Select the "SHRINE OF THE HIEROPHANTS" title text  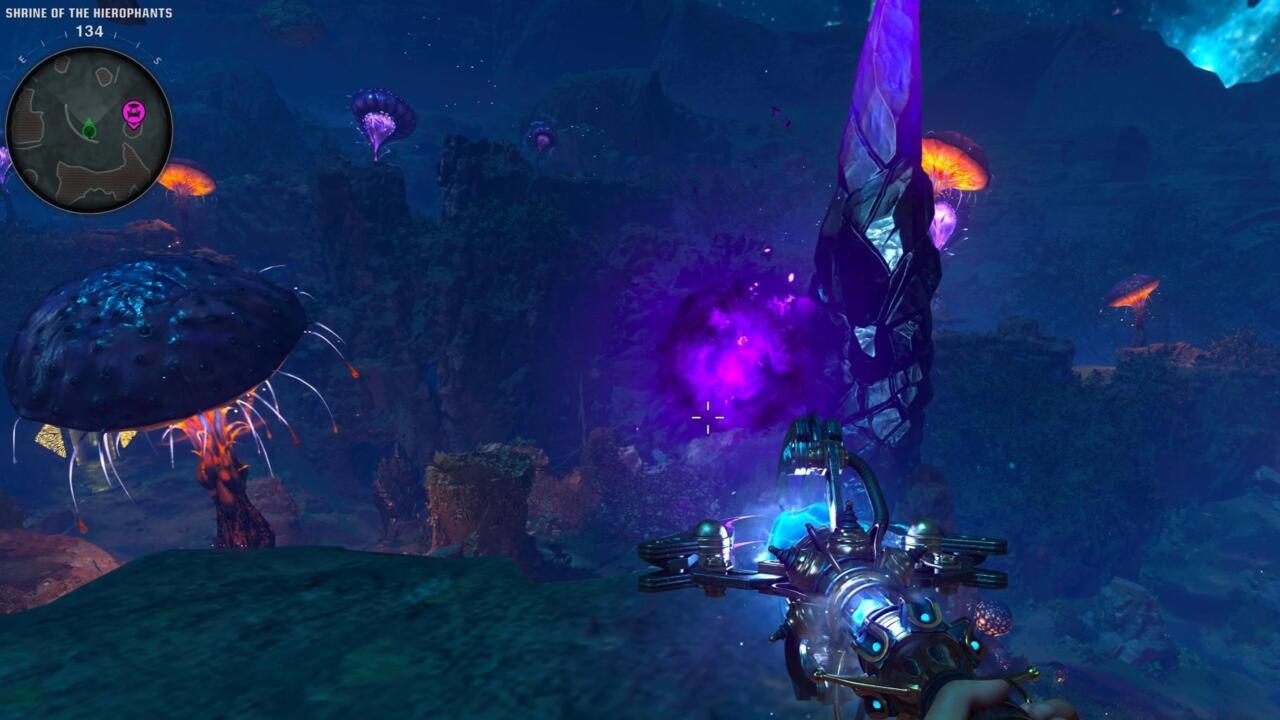(90, 13)
